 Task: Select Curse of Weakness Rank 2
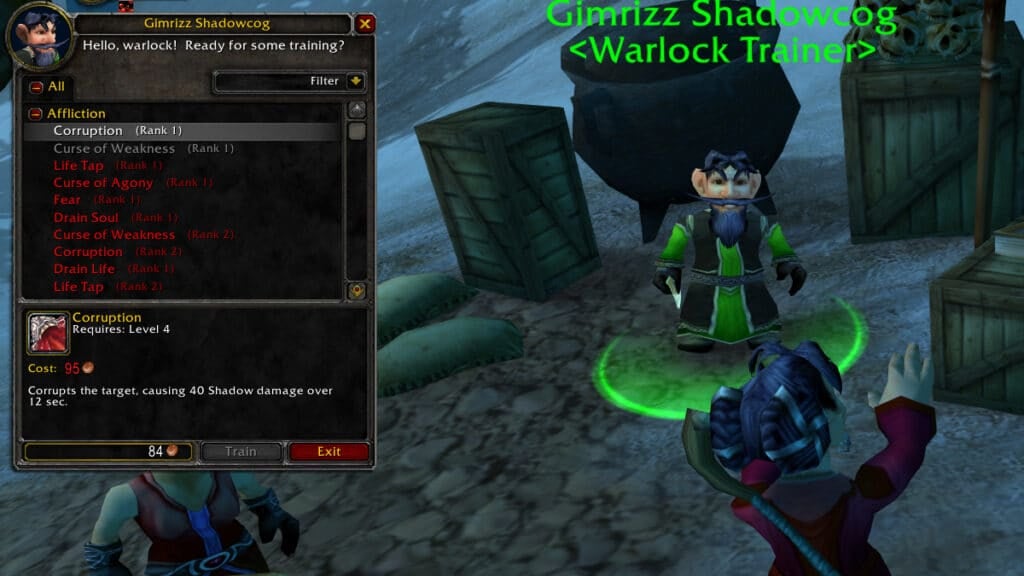(x=114, y=235)
